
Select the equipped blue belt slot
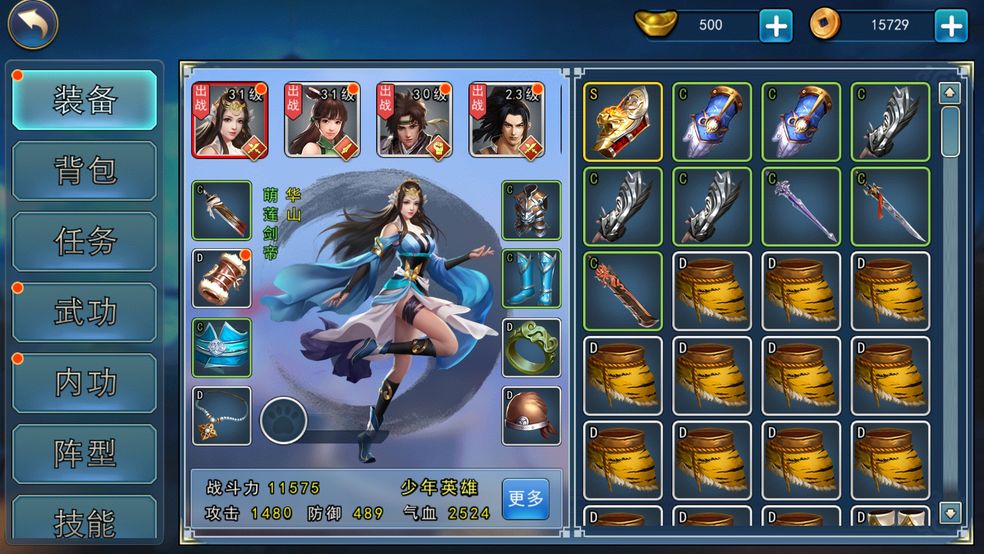click(x=222, y=347)
